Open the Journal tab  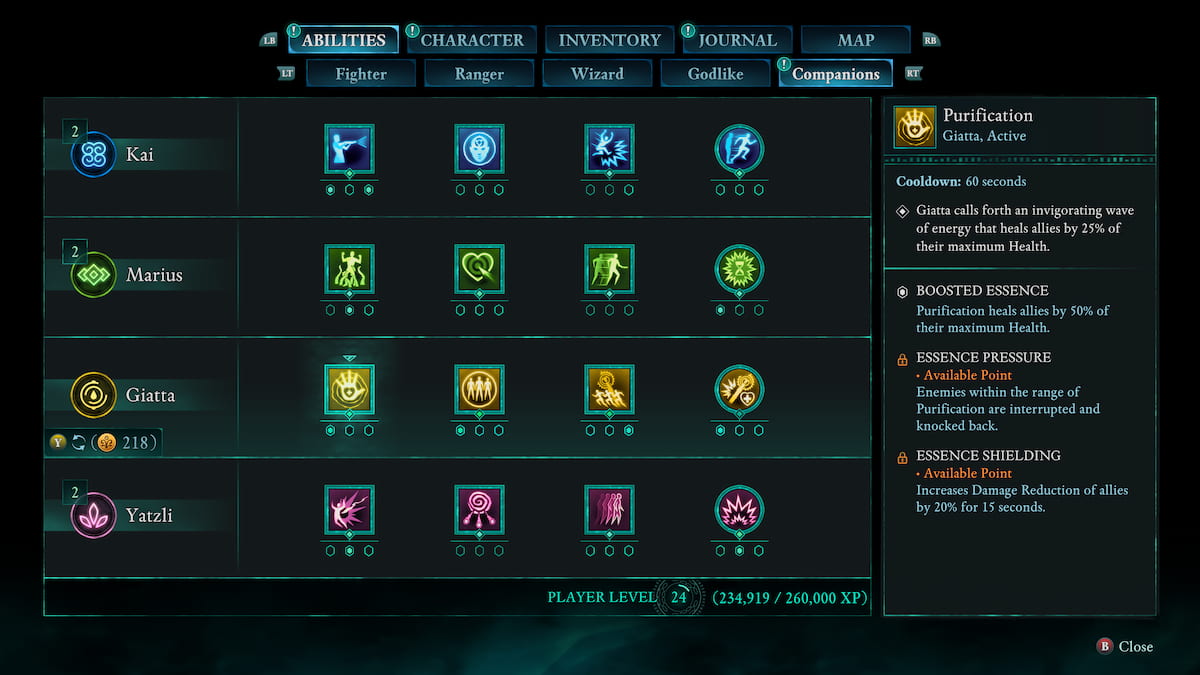[x=737, y=40]
